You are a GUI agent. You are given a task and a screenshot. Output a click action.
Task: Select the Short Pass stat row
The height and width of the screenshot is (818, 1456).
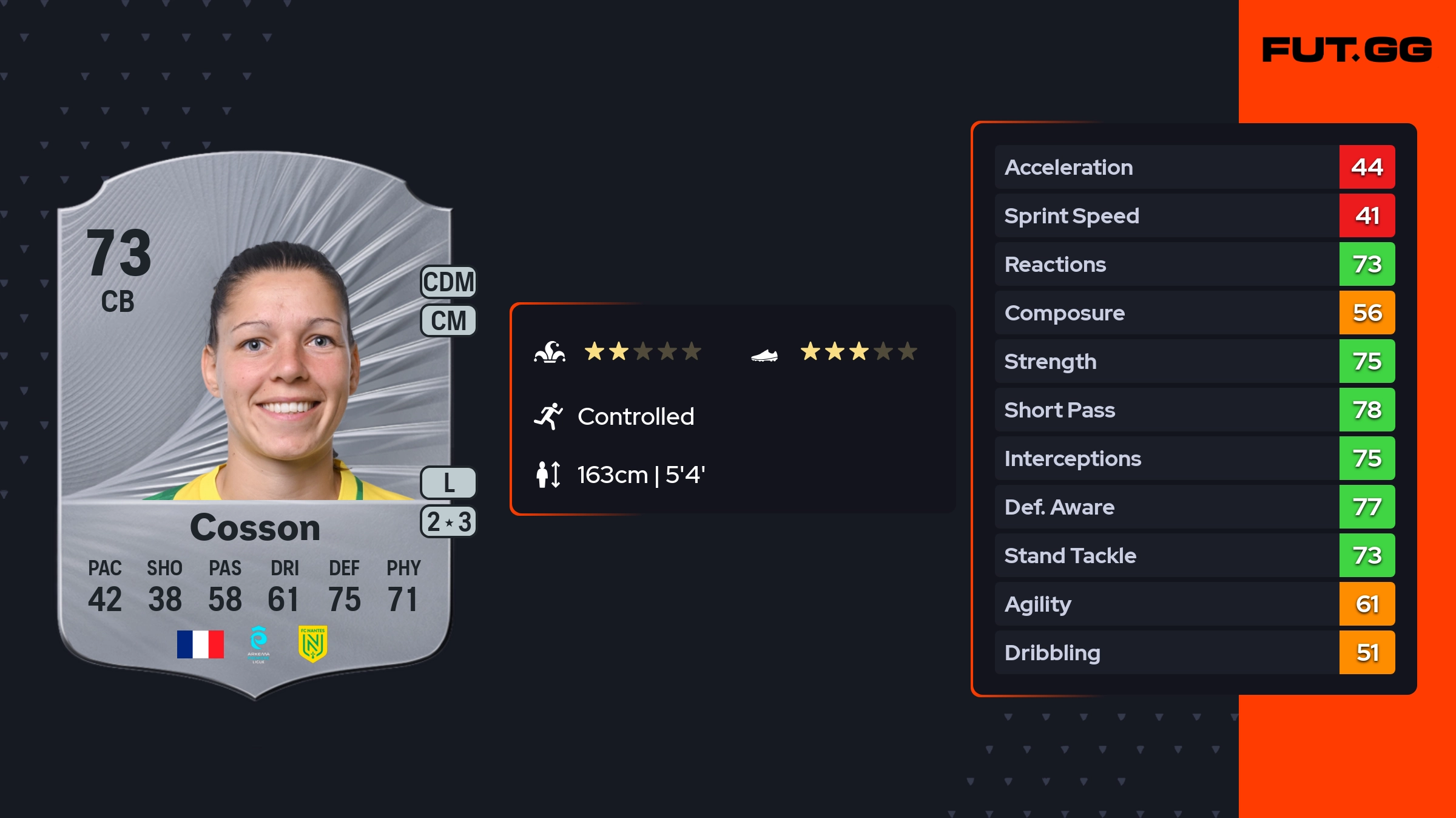[1194, 410]
